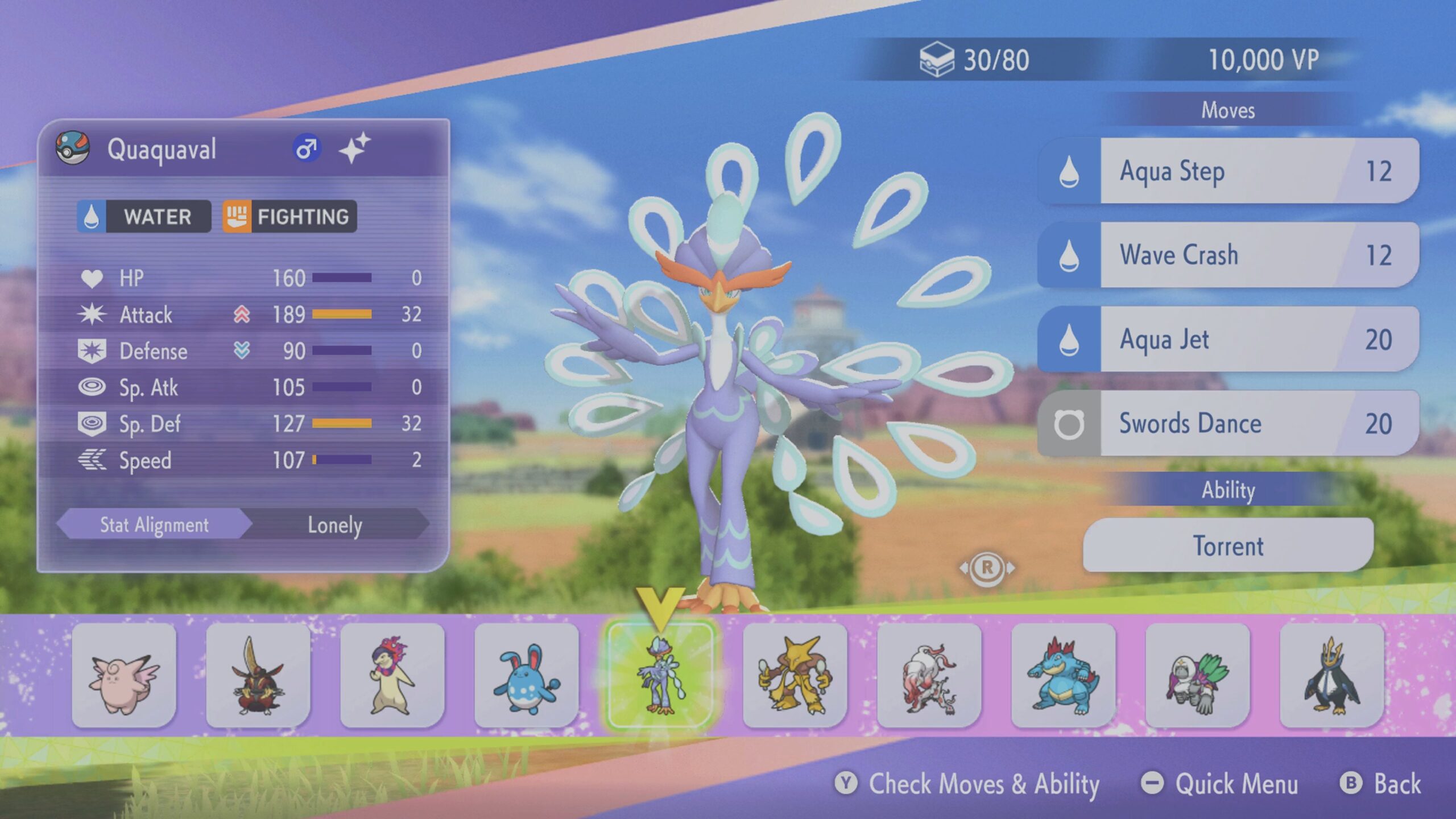Image resolution: width=1456 pixels, height=819 pixels.
Task: Choose the Emboar team slot
Action: coord(258,675)
